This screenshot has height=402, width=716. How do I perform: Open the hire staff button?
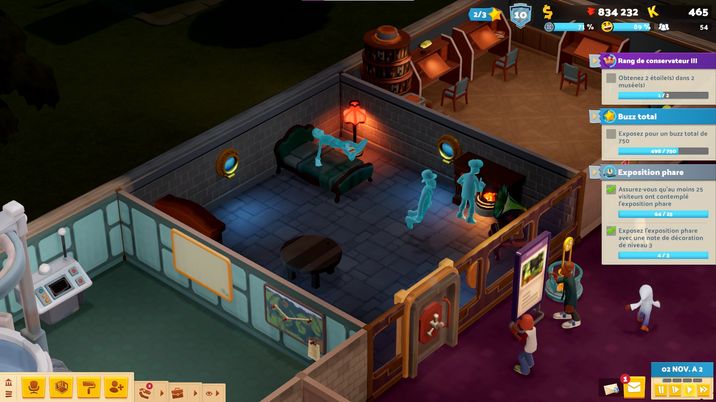coord(117,388)
